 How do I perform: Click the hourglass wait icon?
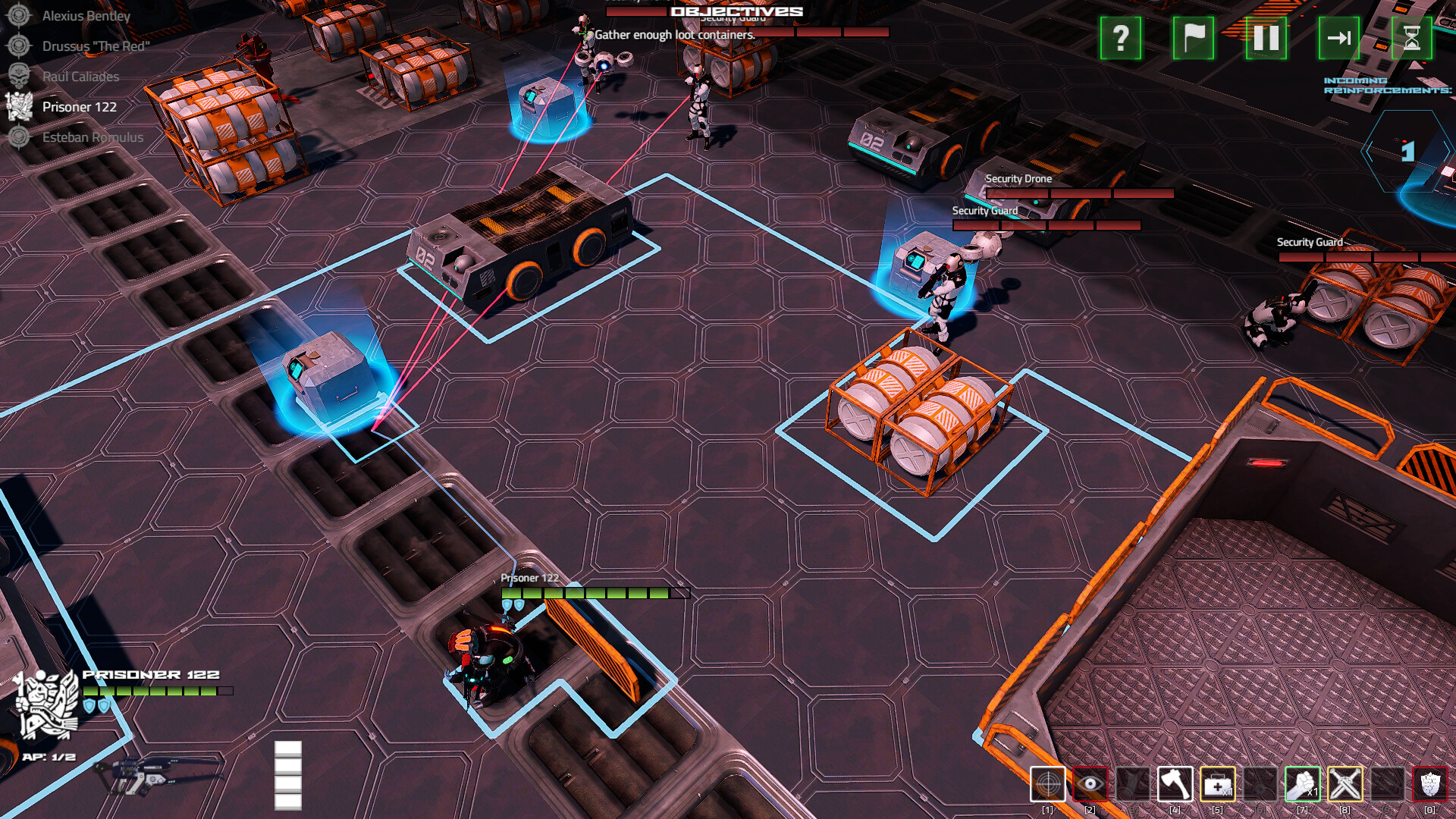1412,39
